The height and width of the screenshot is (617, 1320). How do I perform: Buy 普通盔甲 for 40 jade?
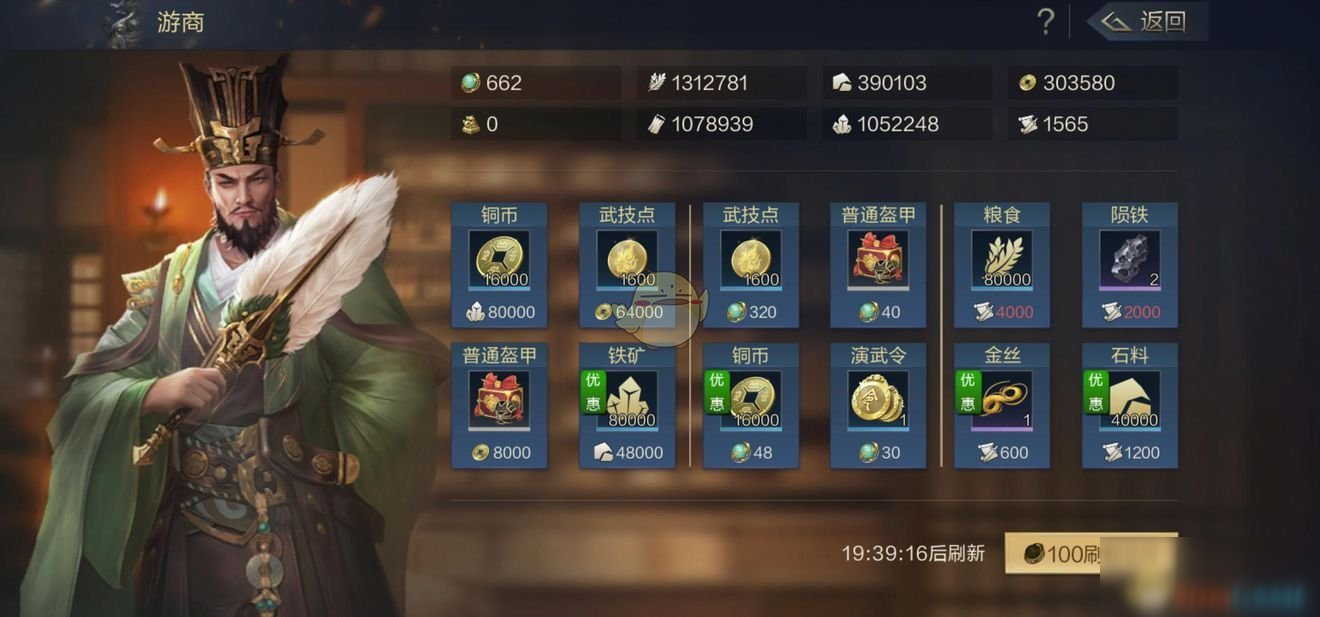tap(878, 265)
